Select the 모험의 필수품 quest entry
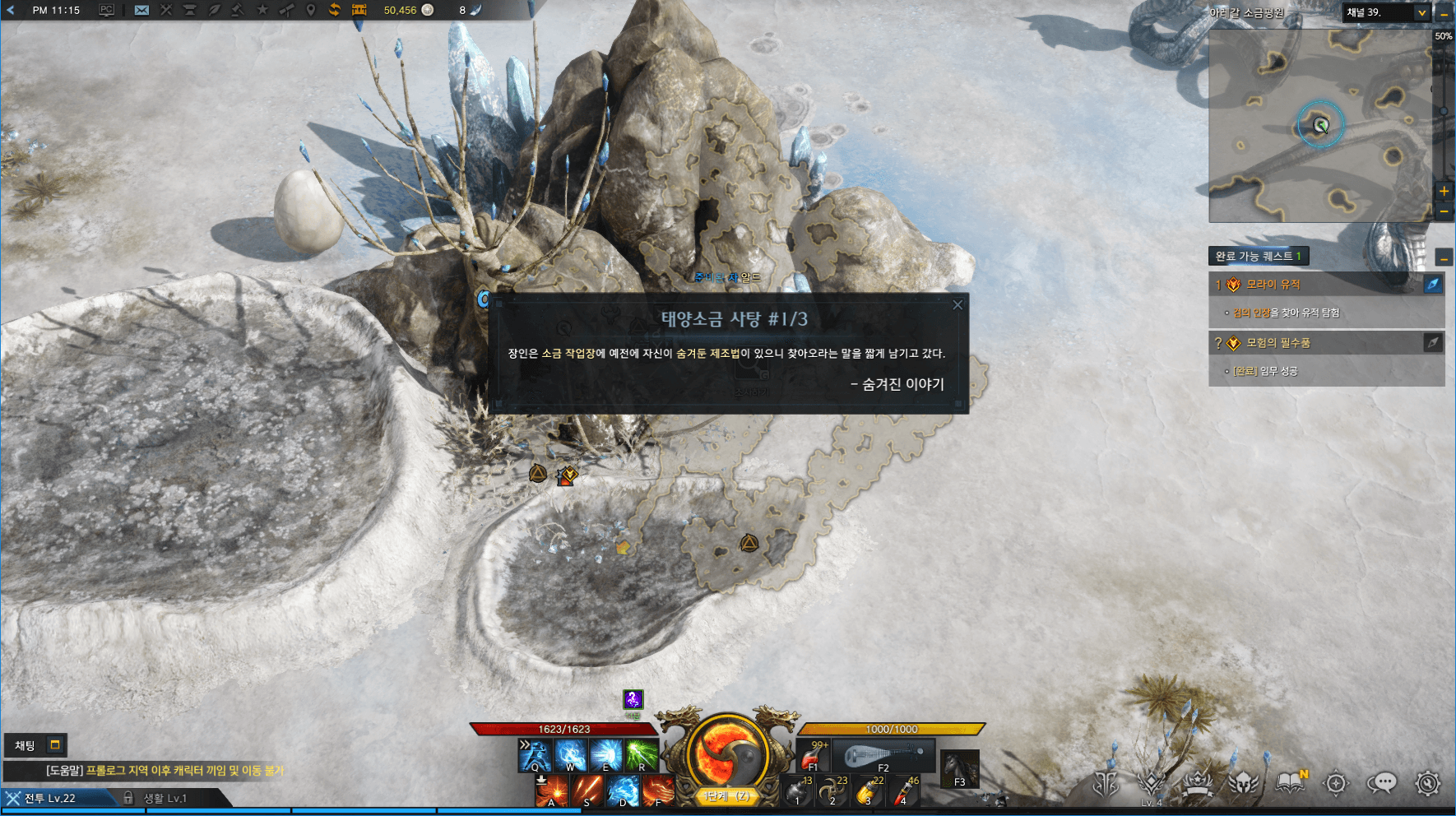This screenshot has height=816, width=1456. point(1278,343)
